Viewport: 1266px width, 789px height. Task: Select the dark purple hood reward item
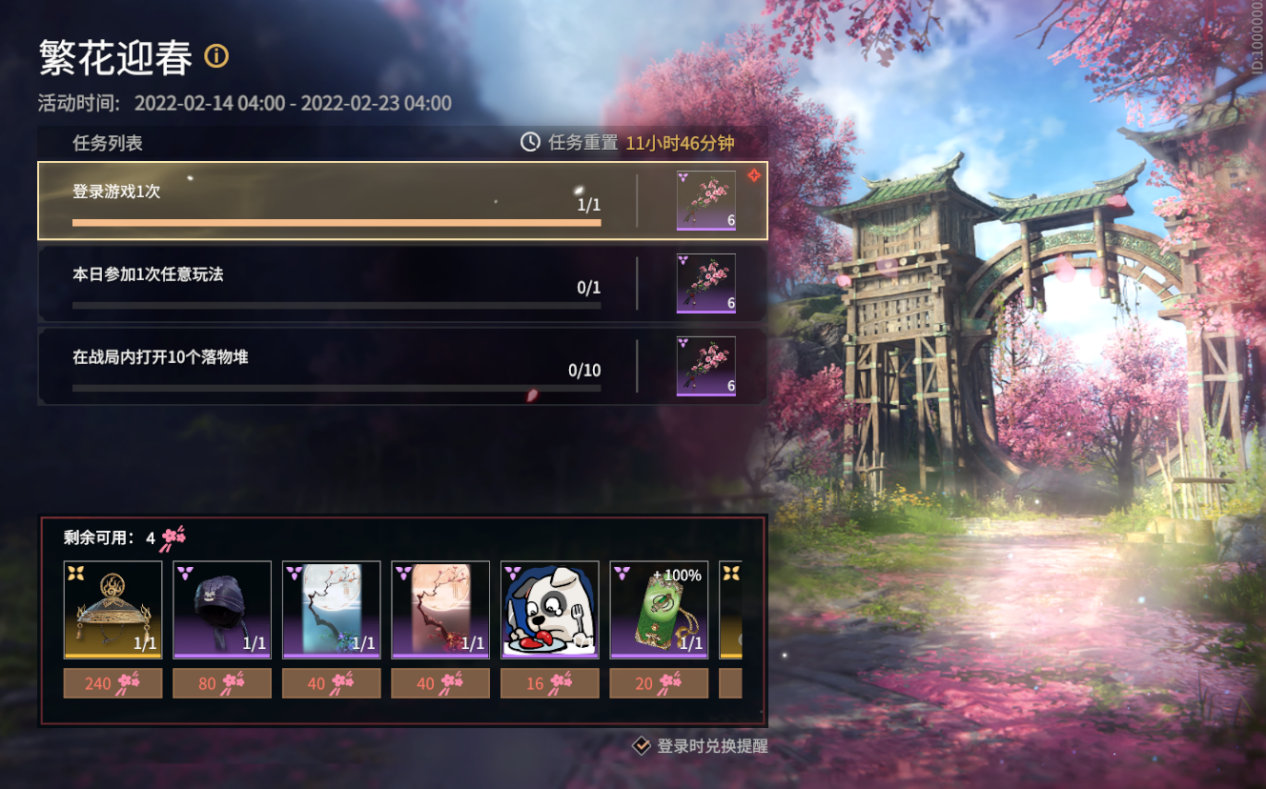222,609
